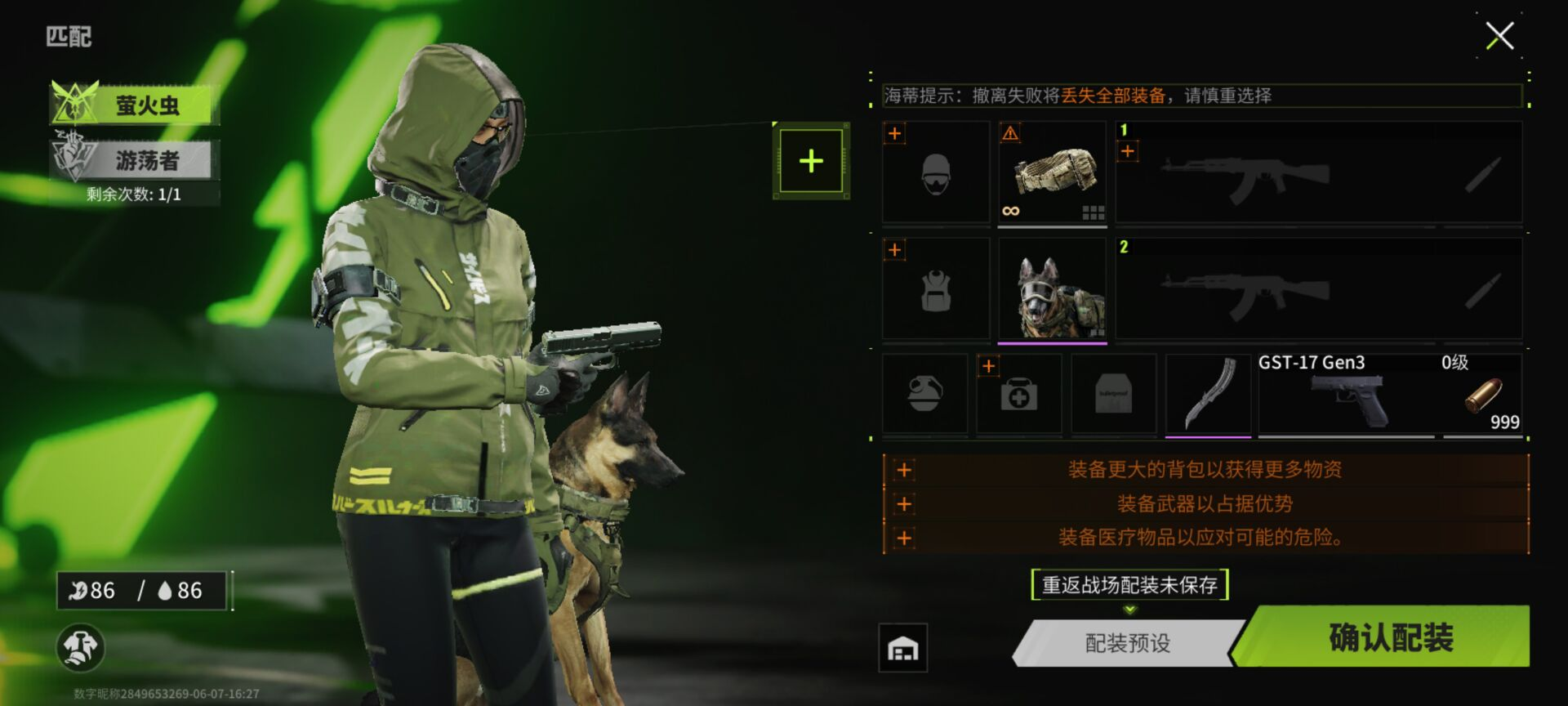
Task: Select the 萤火虫 mode tab
Action: click(x=136, y=105)
